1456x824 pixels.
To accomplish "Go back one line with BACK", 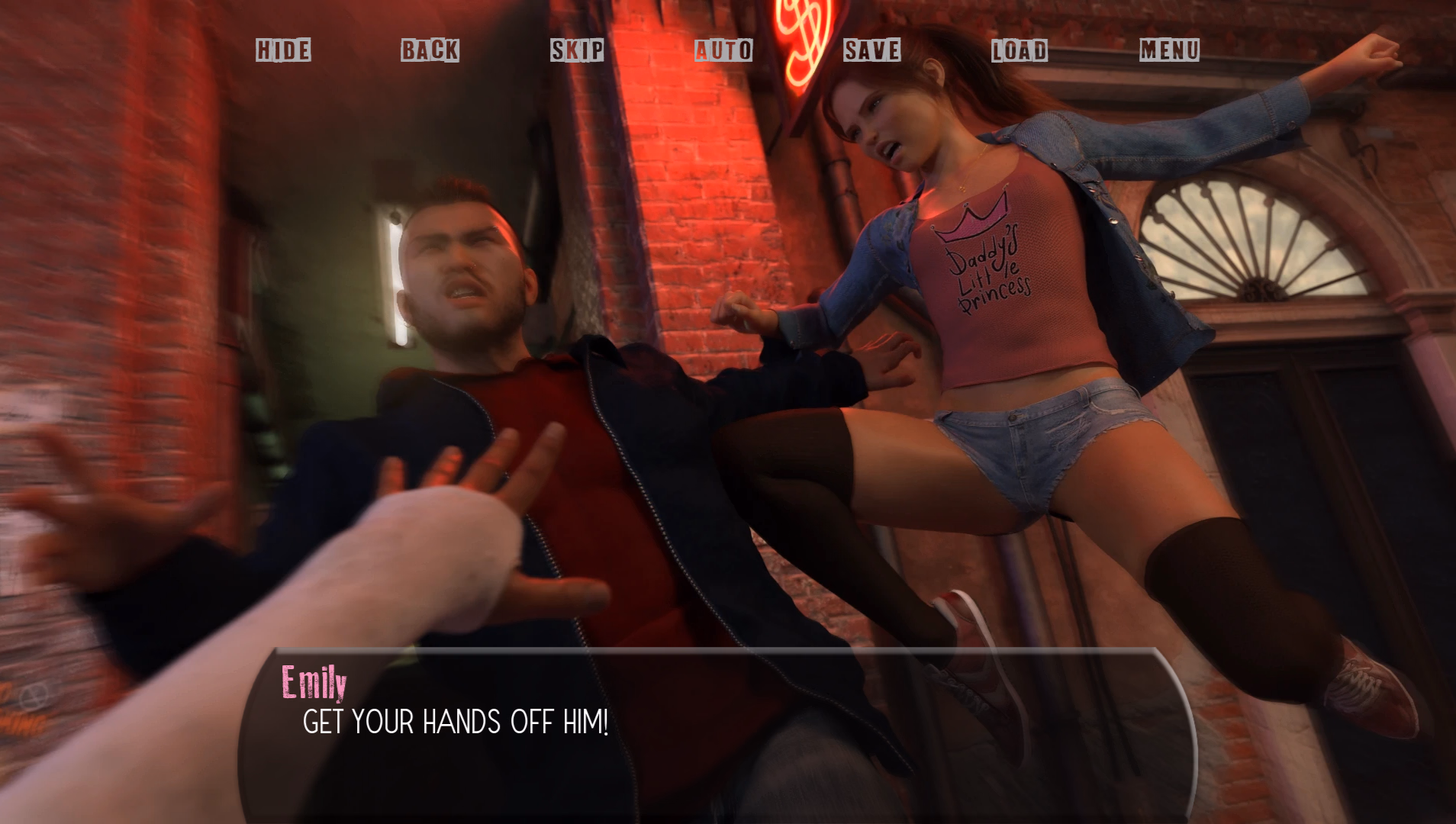I will pos(430,50).
